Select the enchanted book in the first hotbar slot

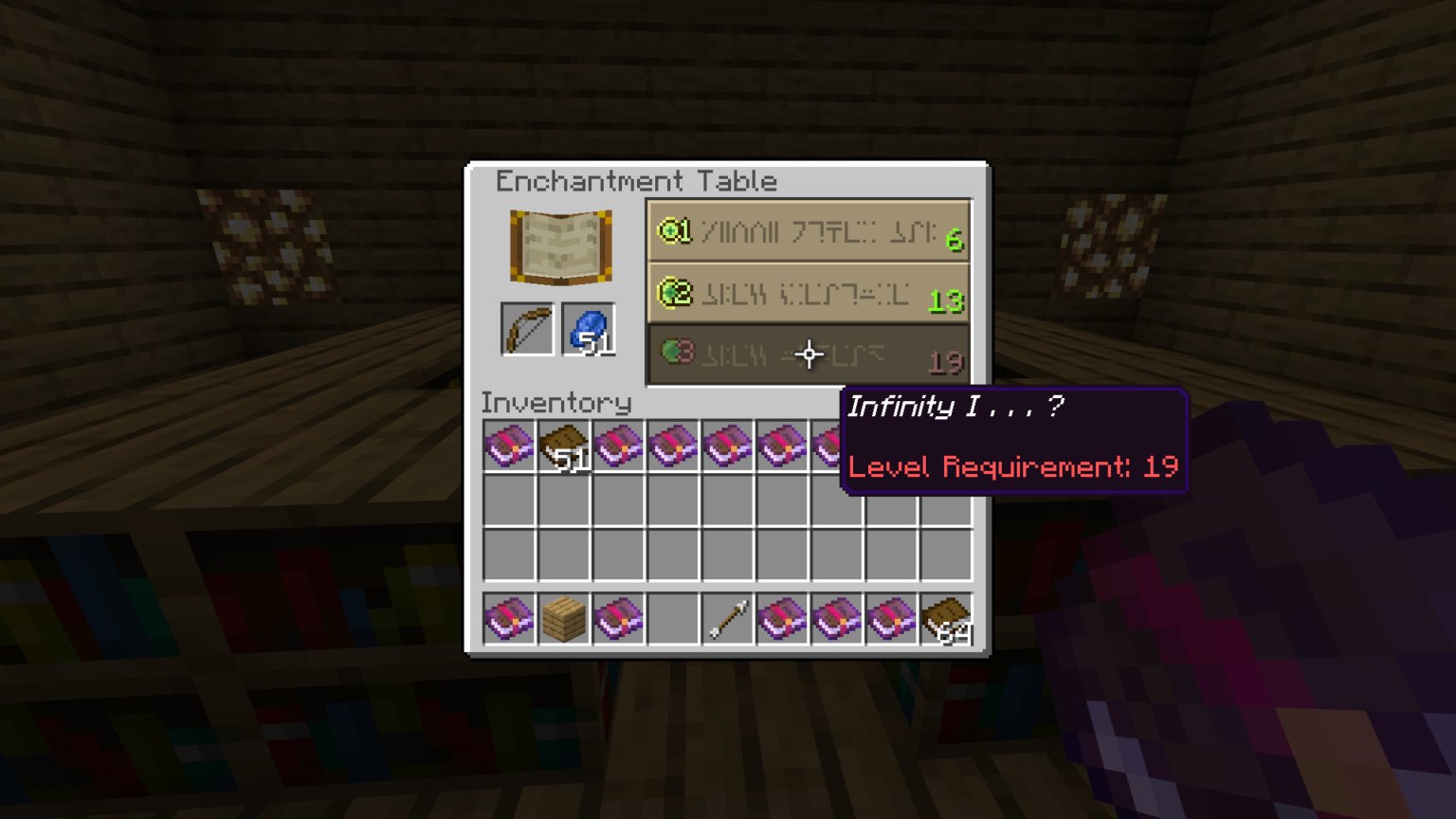[x=510, y=619]
